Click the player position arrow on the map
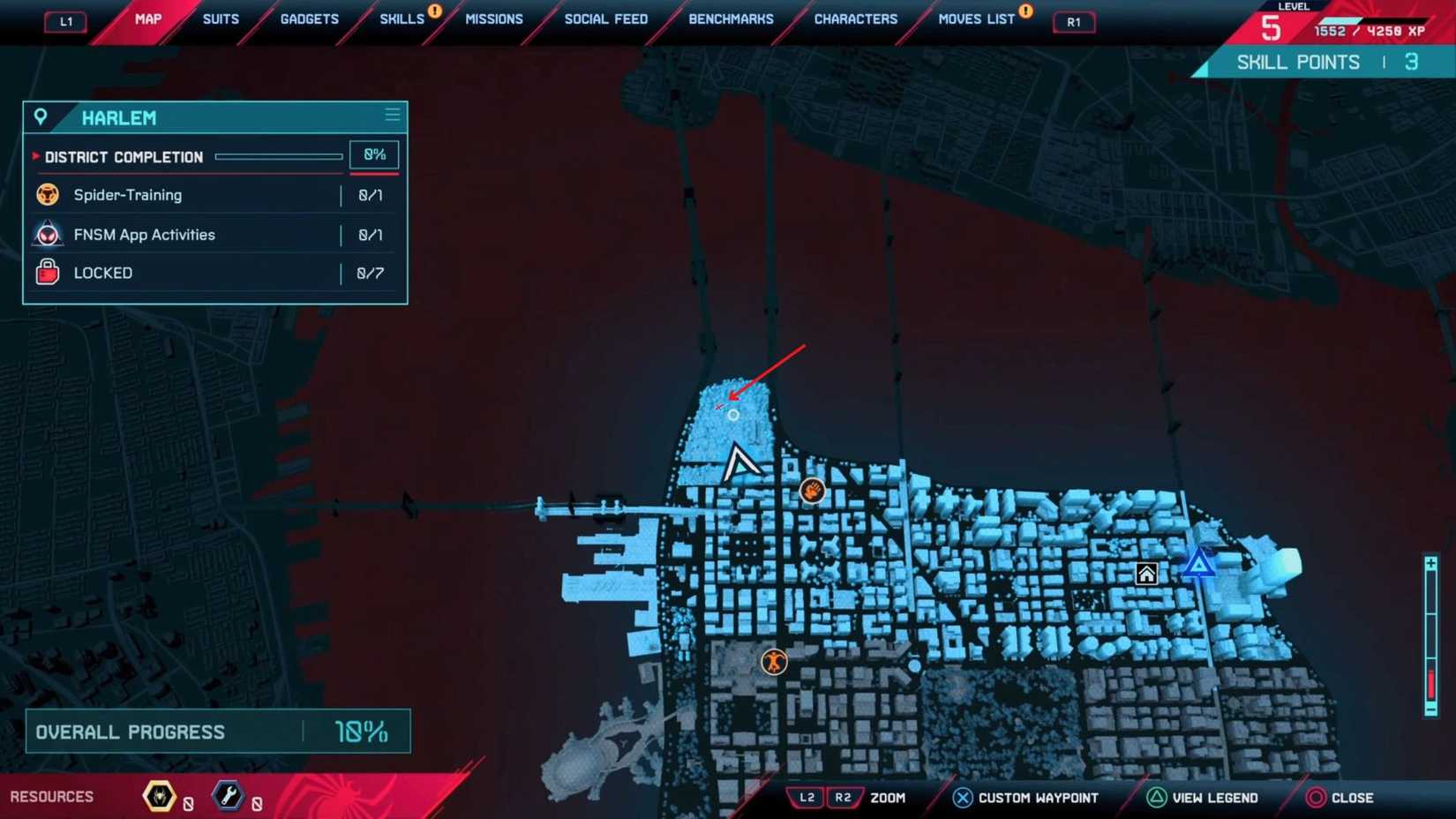The image size is (1456, 819). [739, 463]
